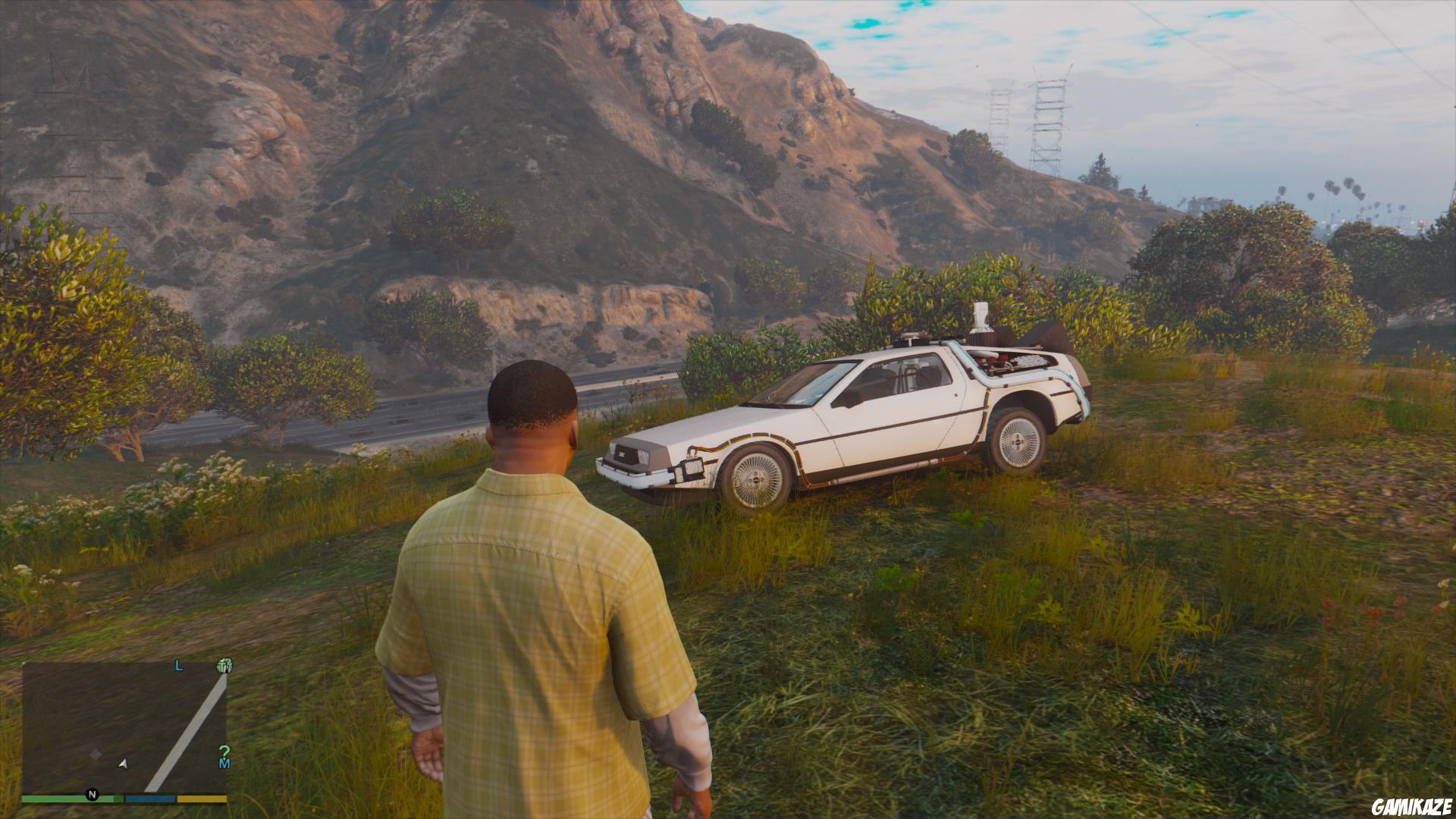Click the white player arrow on the minimap

pyautogui.click(x=122, y=764)
